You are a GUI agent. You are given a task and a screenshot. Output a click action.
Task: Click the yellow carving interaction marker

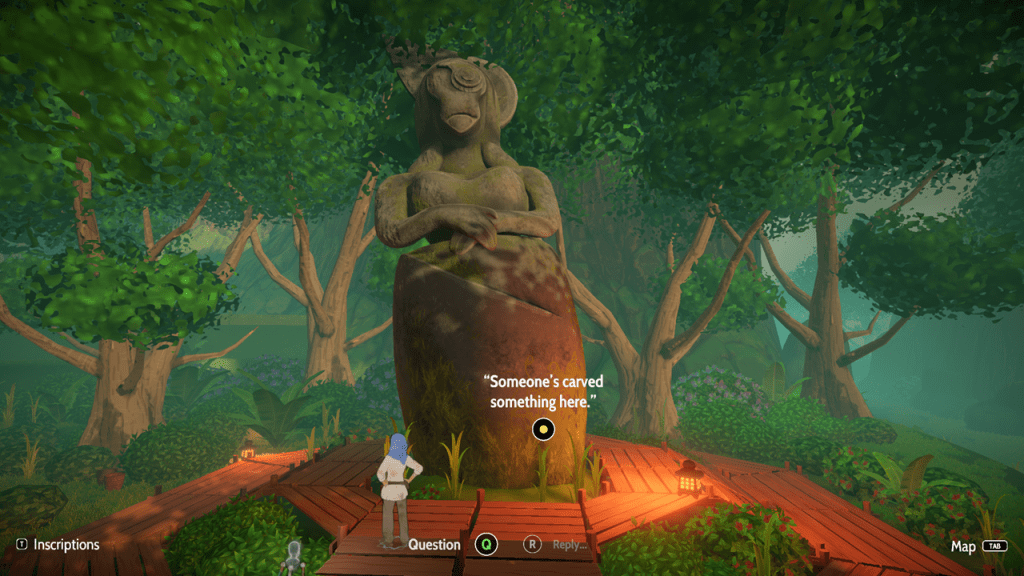coord(542,430)
